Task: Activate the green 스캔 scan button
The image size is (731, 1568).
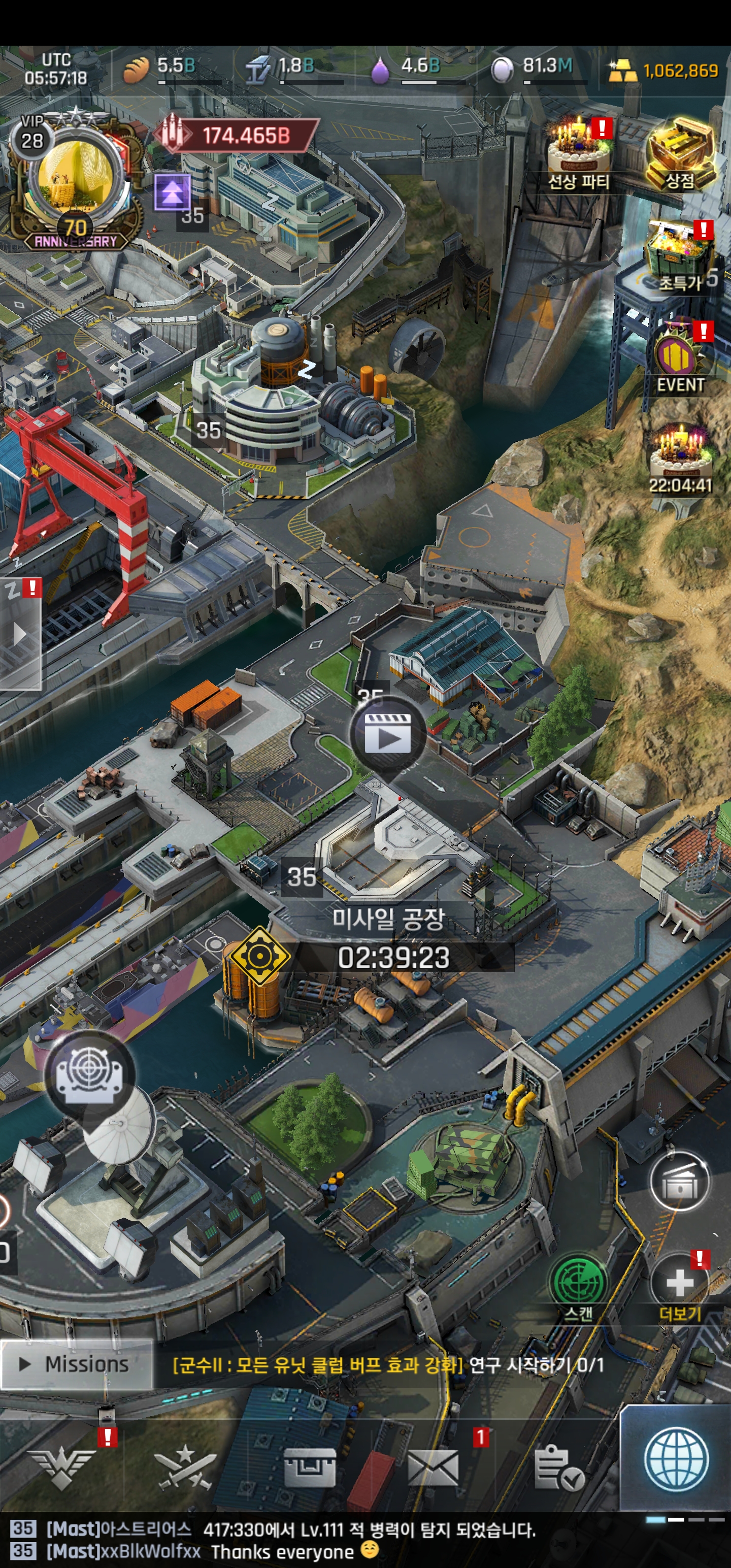Action: [x=578, y=1281]
